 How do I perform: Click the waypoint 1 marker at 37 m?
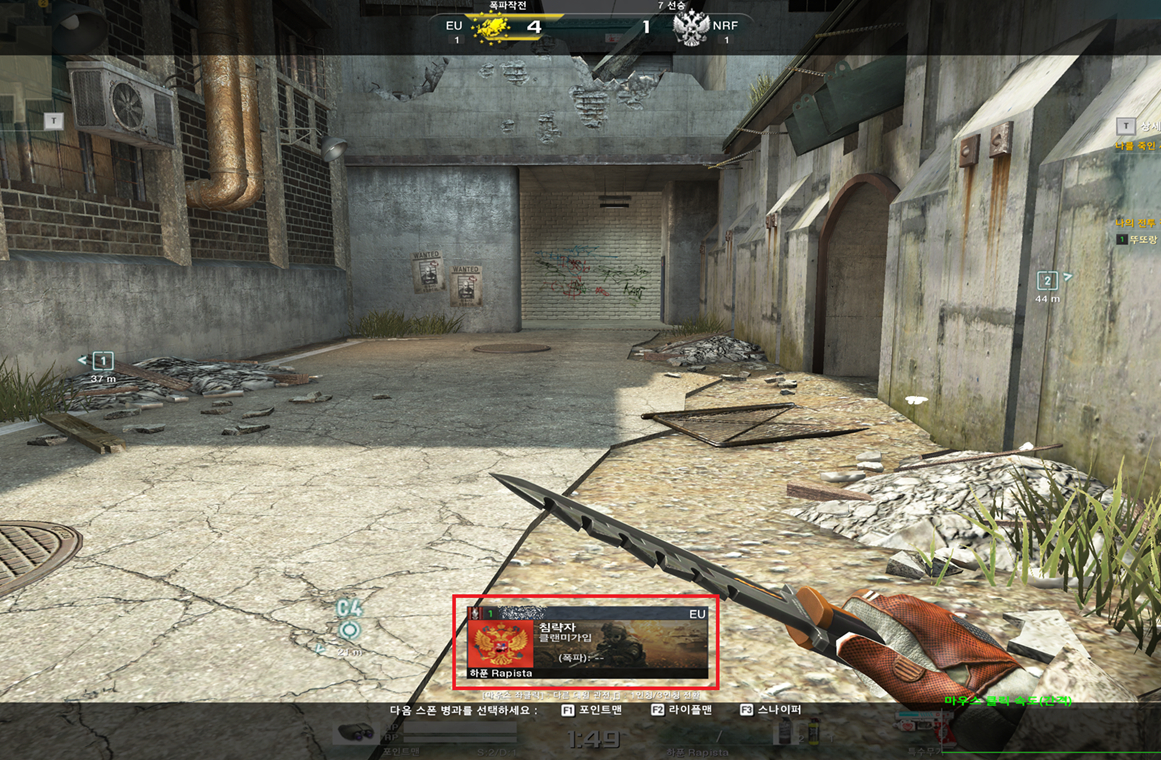[102, 361]
